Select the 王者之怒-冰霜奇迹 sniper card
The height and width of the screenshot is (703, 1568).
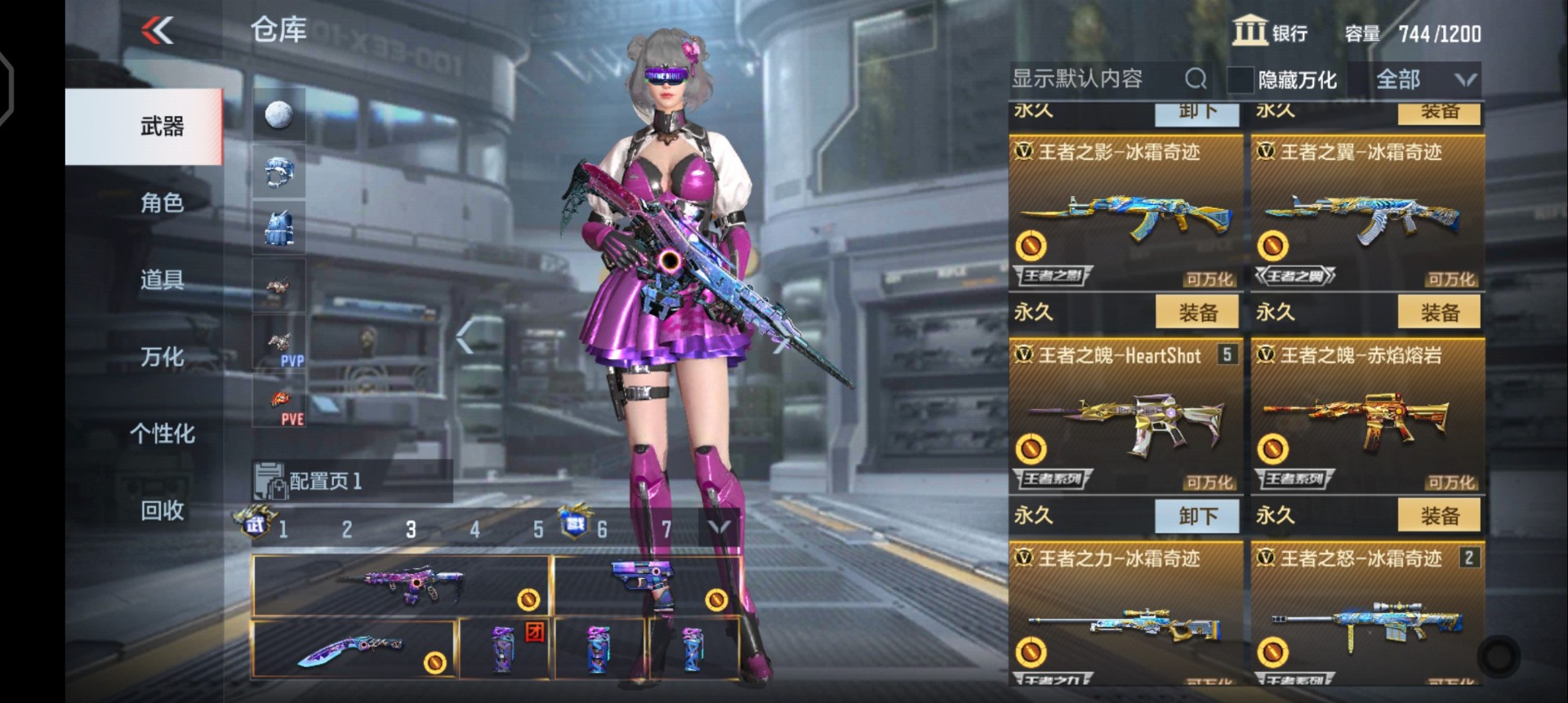click(x=1367, y=616)
